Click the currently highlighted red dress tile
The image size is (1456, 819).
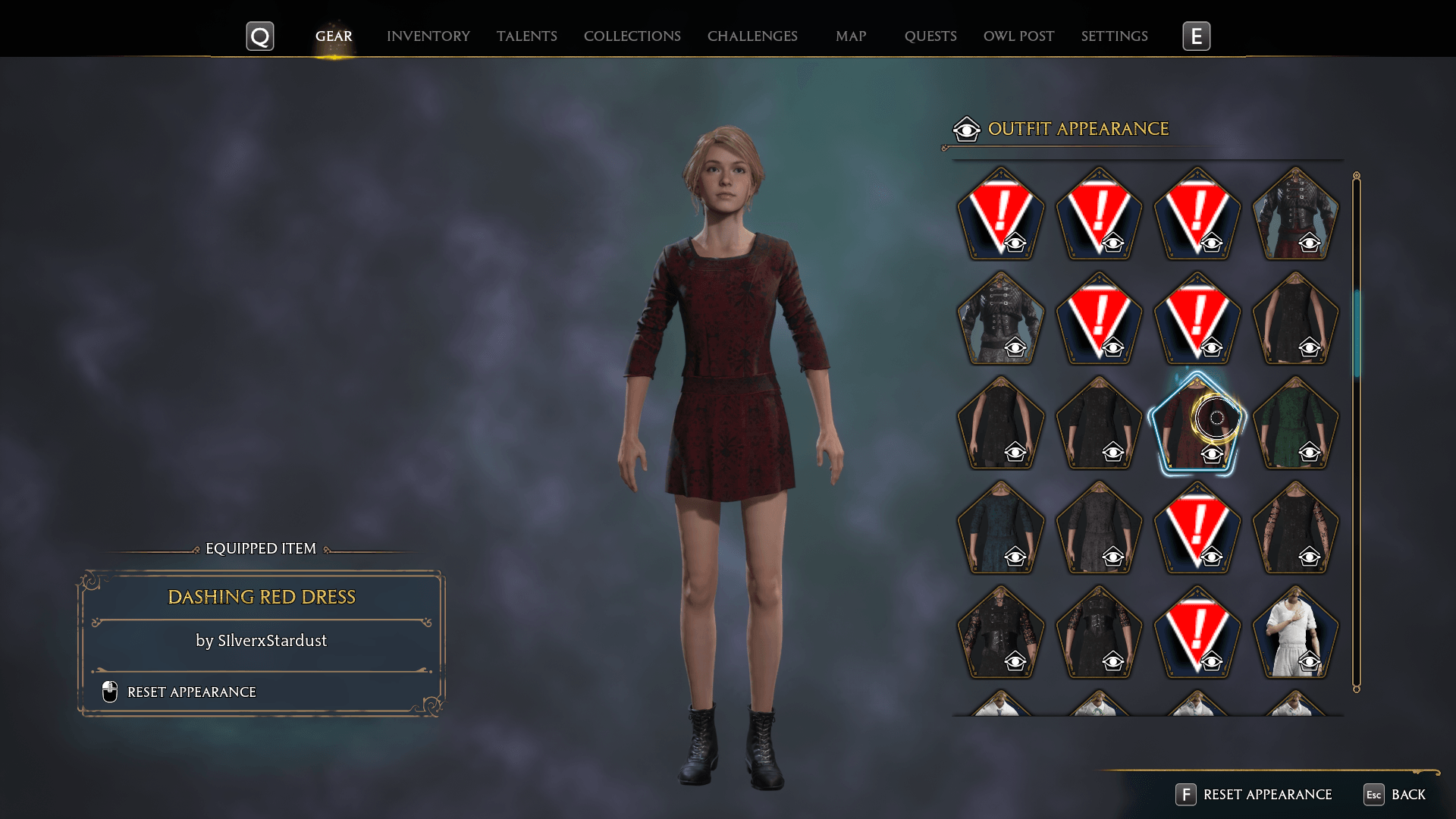coord(1197,425)
